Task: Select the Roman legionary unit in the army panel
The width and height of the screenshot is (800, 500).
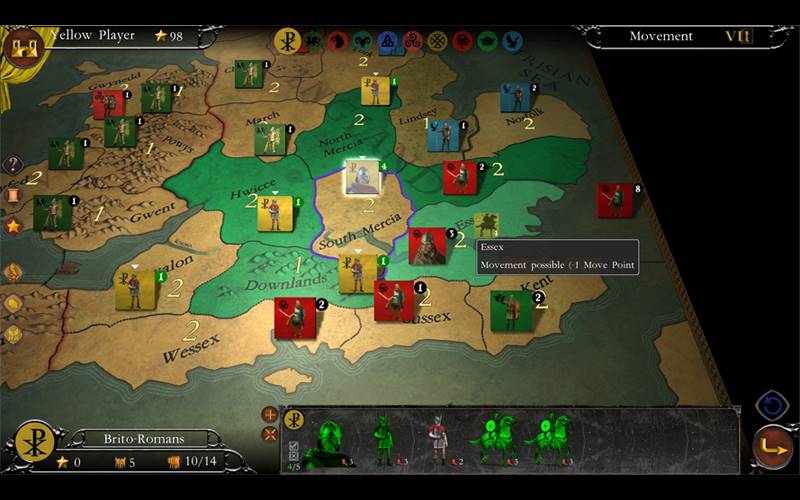Action: (x=437, y=439)
